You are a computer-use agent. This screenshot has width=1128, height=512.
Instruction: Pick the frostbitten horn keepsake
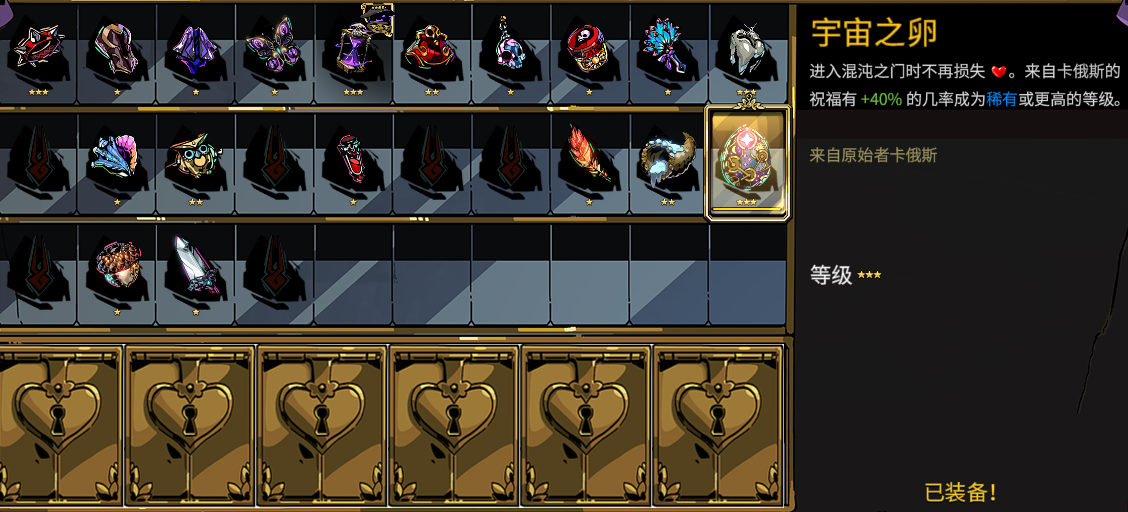pyautogui.click(x=667, y=158)
